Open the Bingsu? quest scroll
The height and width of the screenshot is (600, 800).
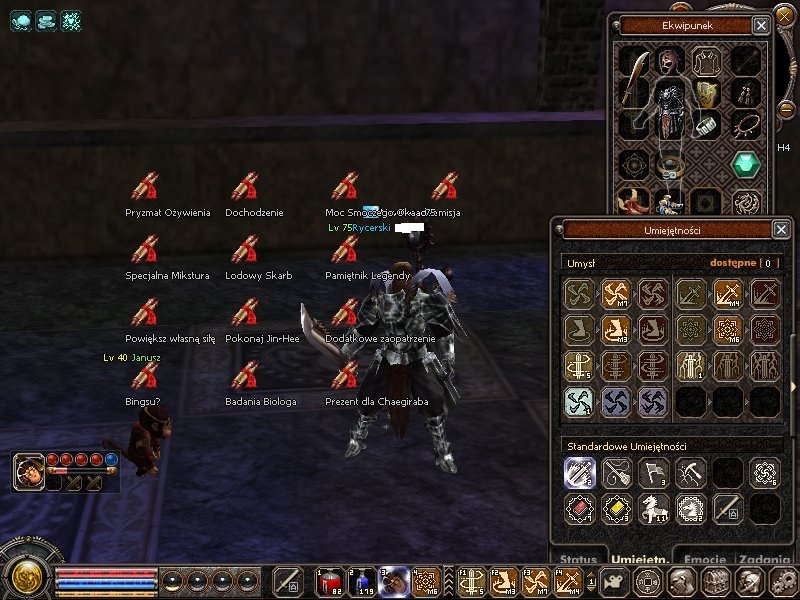pyautogui.click(x=145, y=376)
